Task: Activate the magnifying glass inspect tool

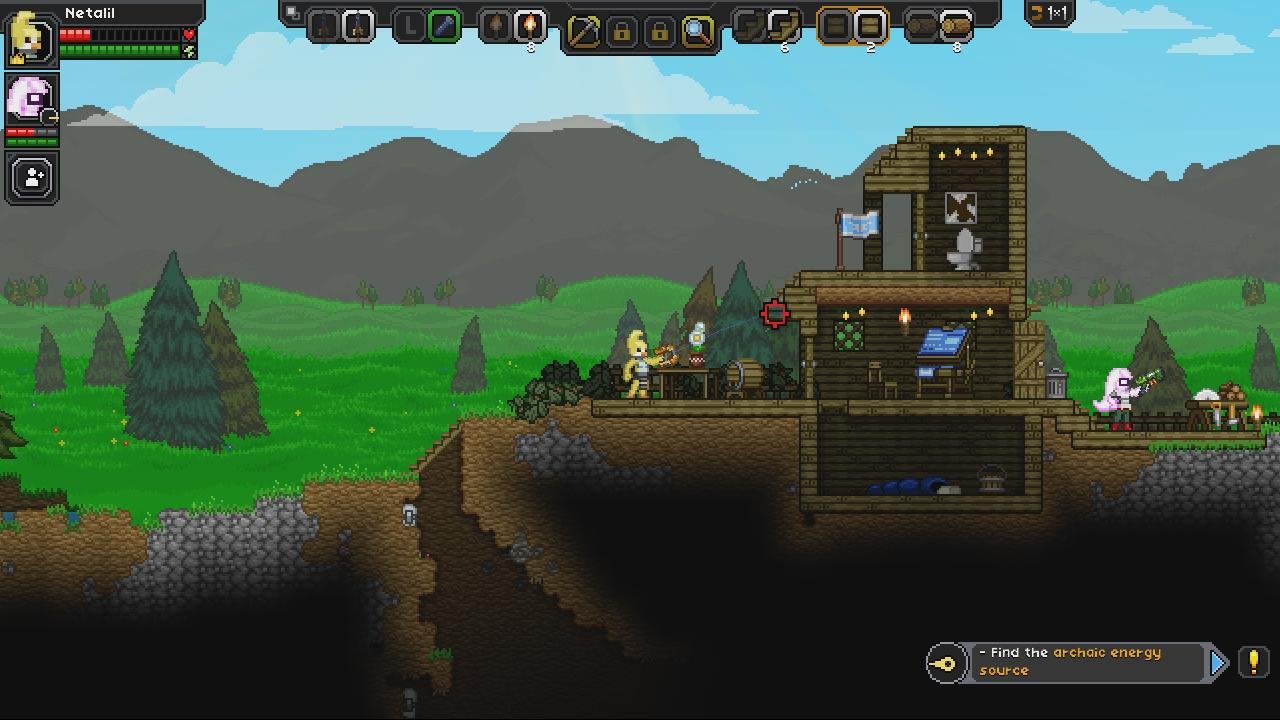Action: [698, 31]
